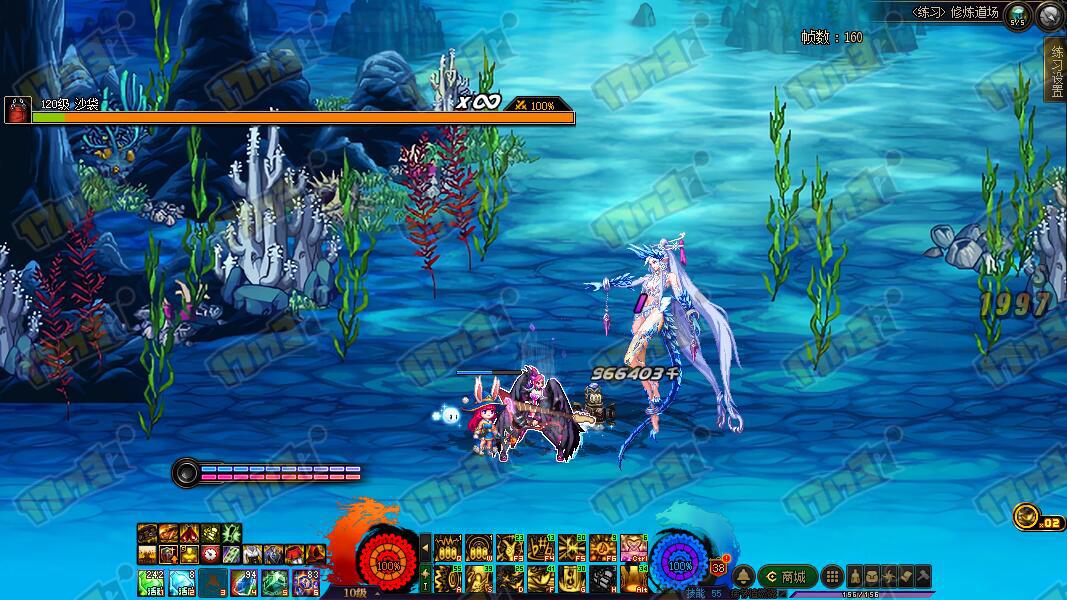Viewport: 1067px width, 600px height.
Task: Open the grid menu button
Action: click(x=832, y=577)
